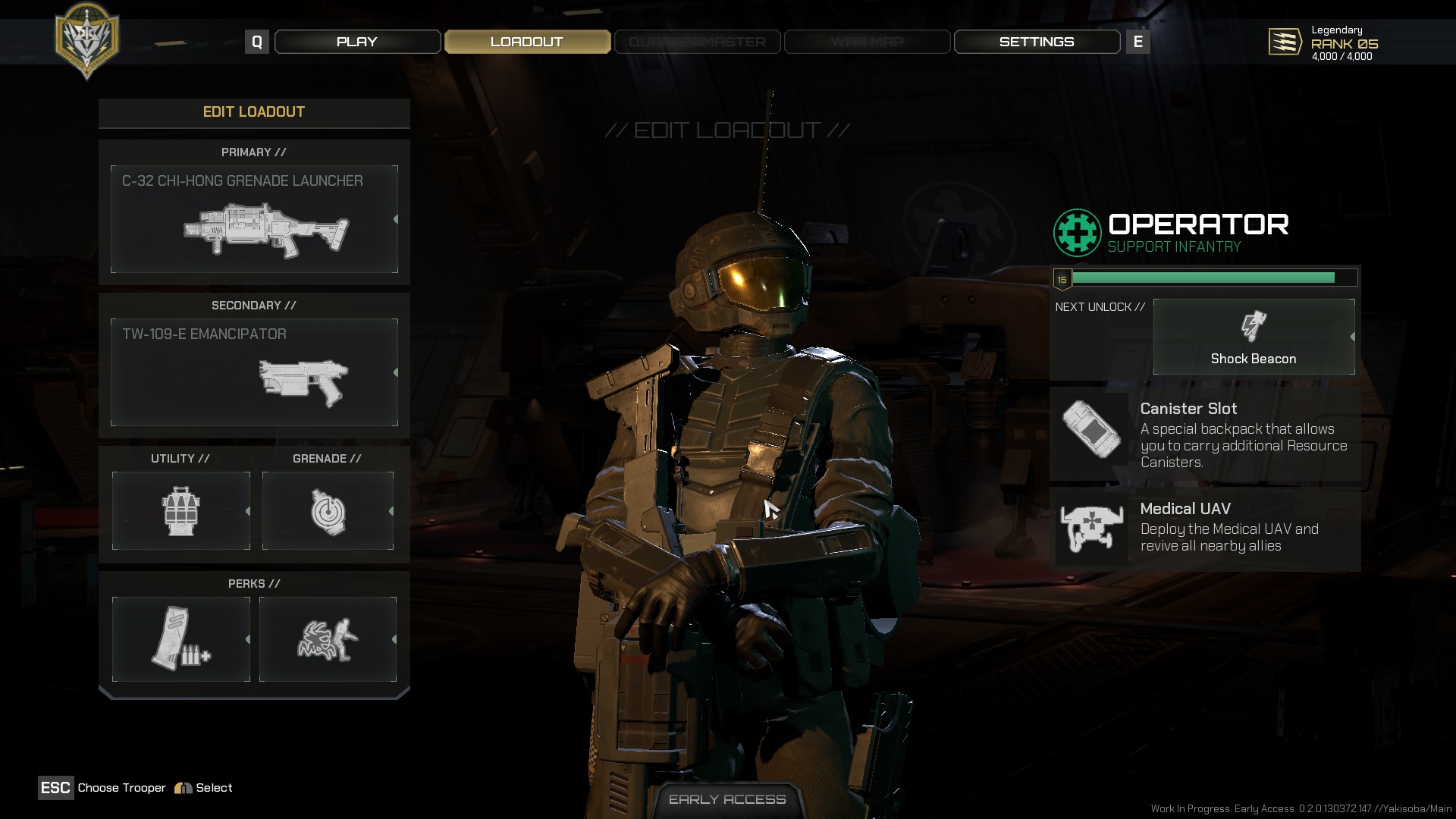Open the bug melee perk slot
Viewport: 1456px width, 819px height.
328,639
